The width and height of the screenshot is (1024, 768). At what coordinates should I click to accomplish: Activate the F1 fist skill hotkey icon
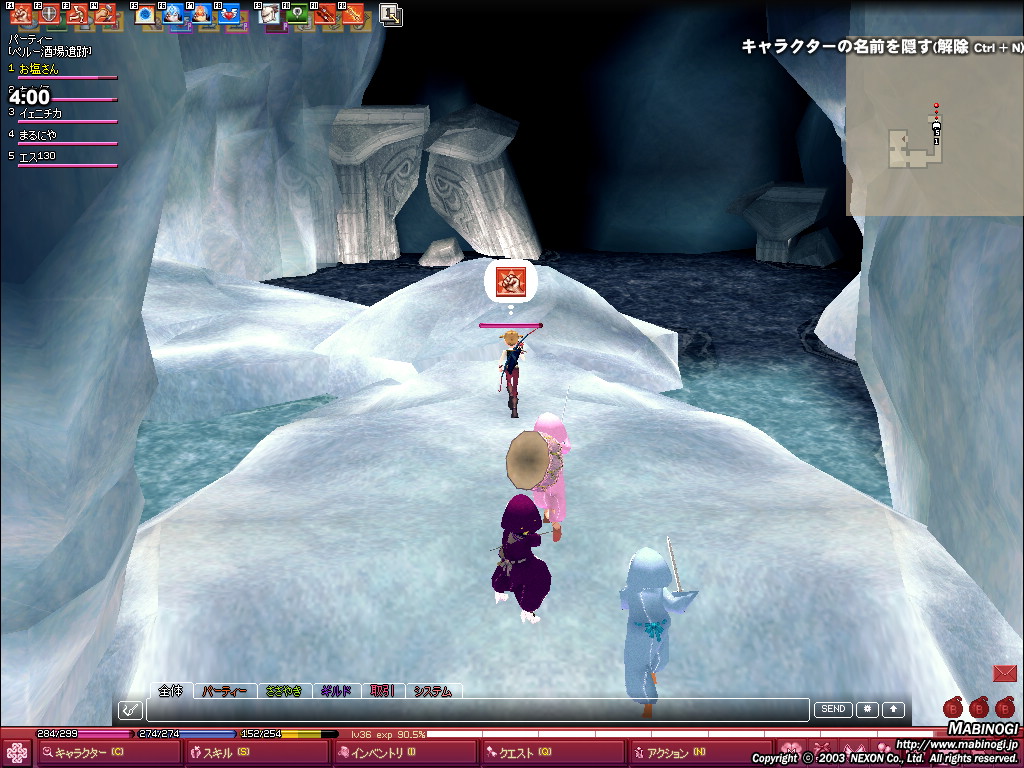coord(21,15)
